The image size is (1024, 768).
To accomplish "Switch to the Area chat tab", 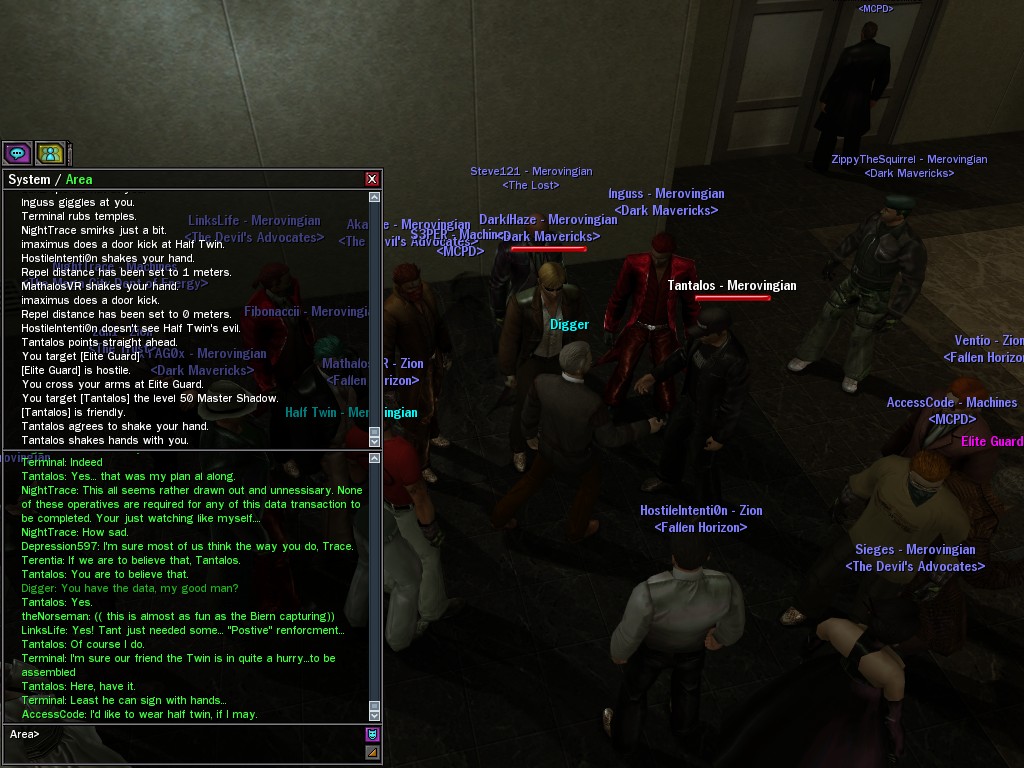I will pyautogui.click(x=79, y=180).
